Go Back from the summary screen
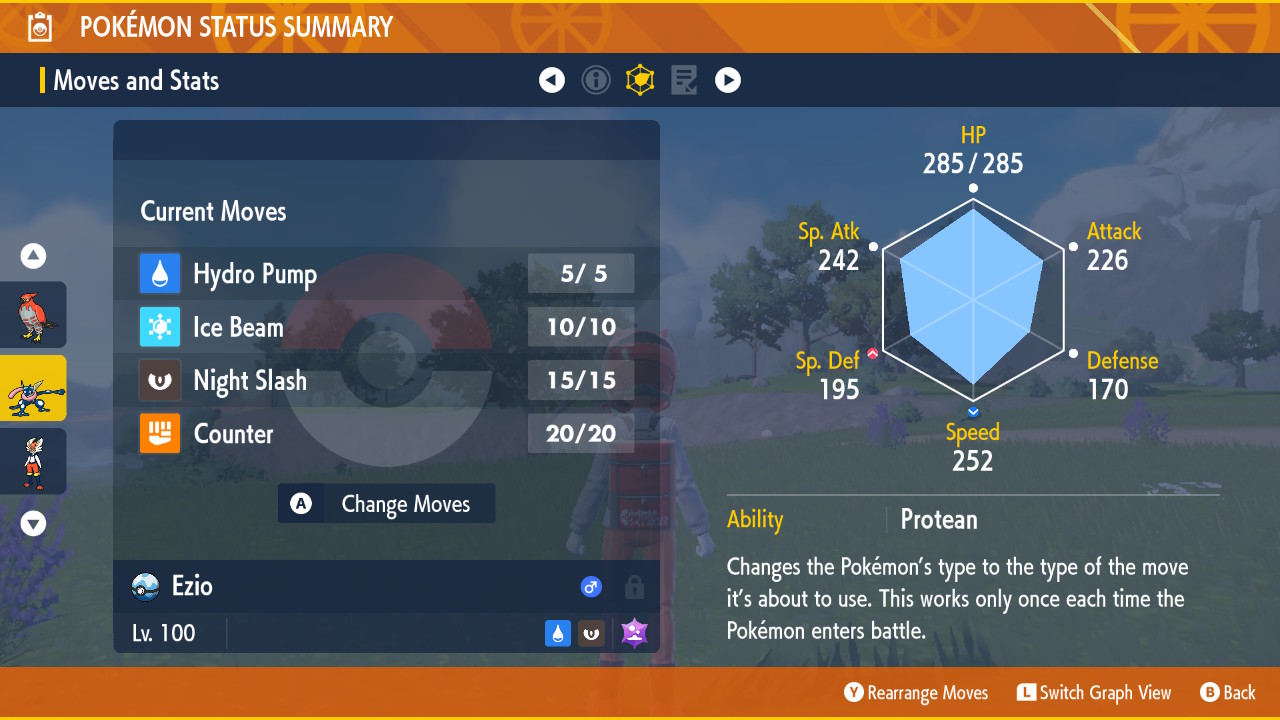 pos(1228,693)
